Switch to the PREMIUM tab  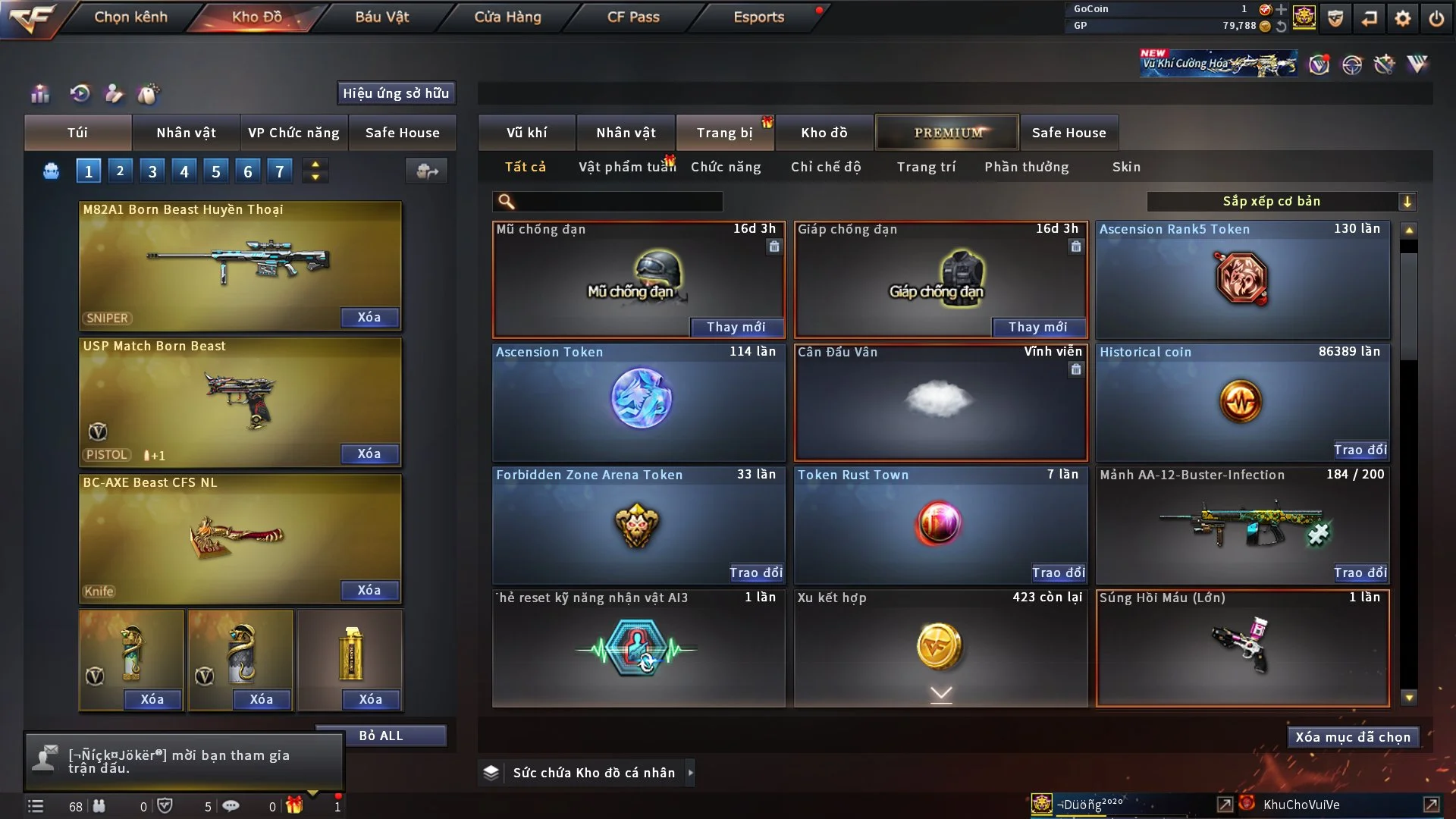[947, 133]
